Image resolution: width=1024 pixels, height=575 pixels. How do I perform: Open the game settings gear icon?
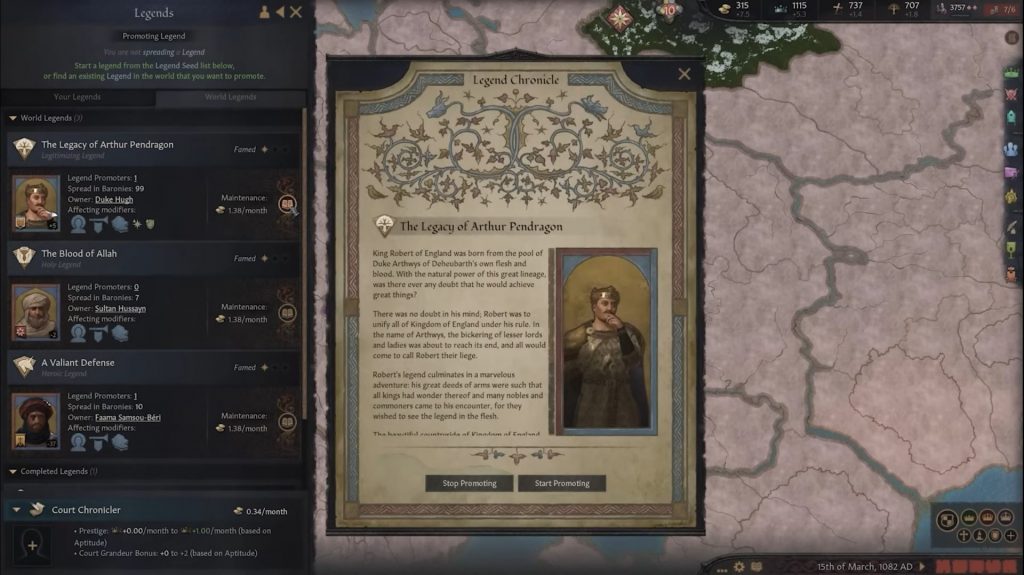pyautogui.click(x=739, y=566)
